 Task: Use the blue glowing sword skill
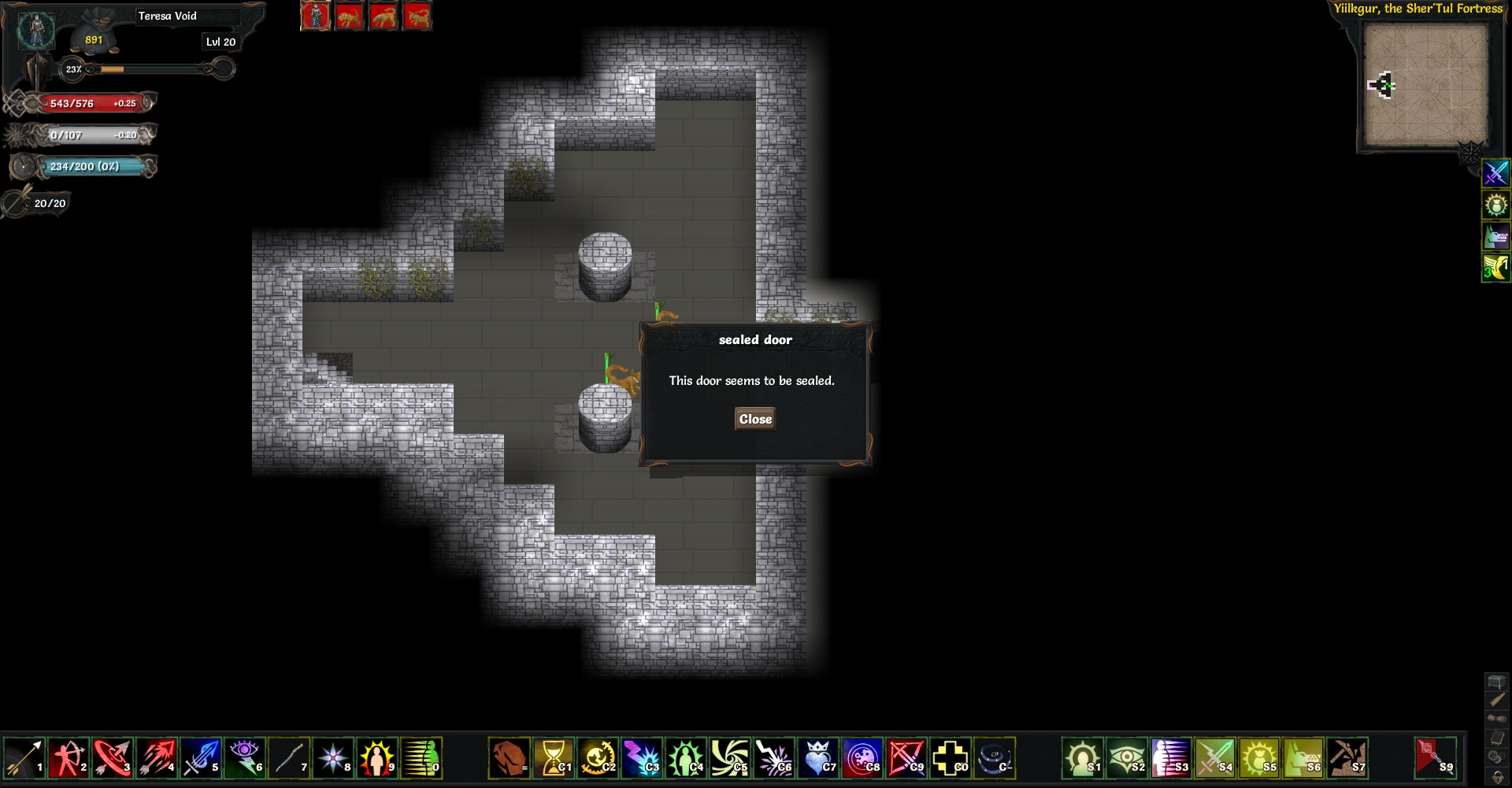tap(201, 758)
